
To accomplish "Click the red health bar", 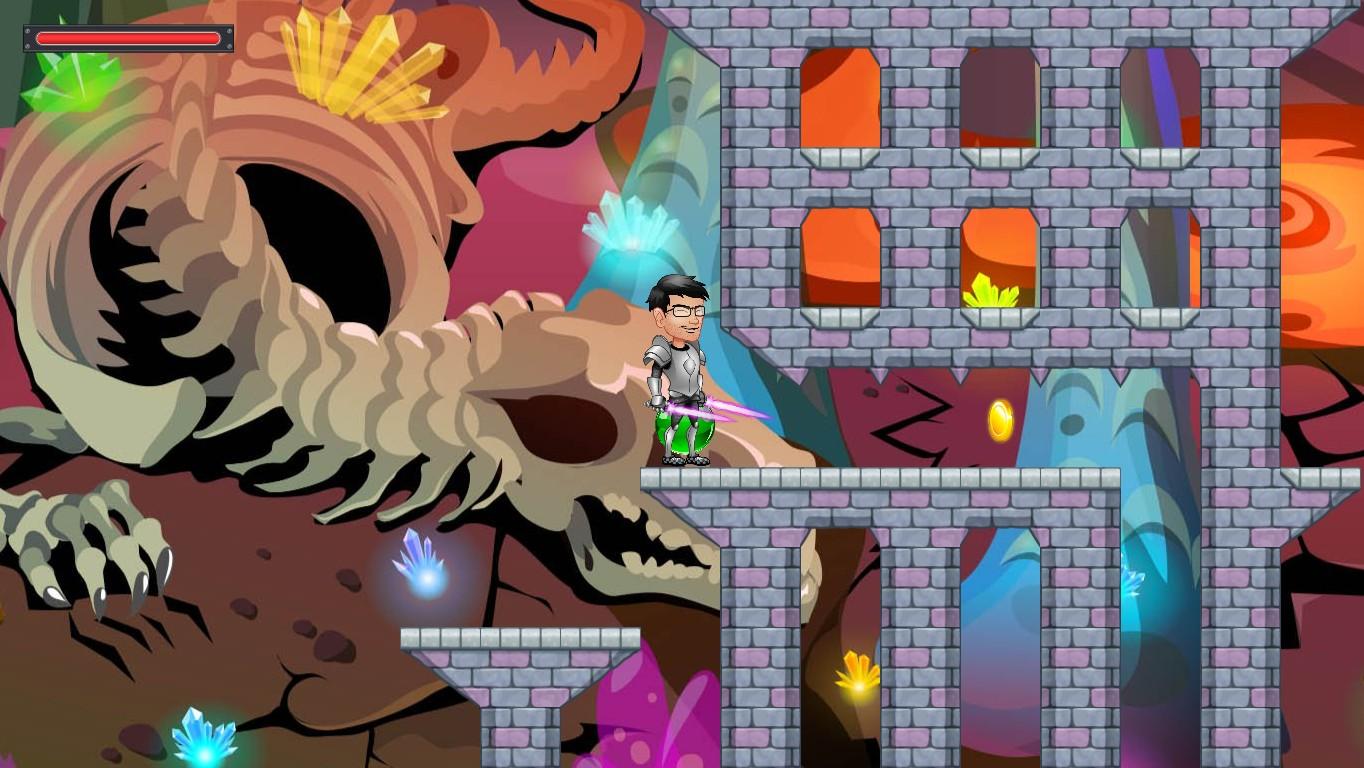I will click(128, 38).
